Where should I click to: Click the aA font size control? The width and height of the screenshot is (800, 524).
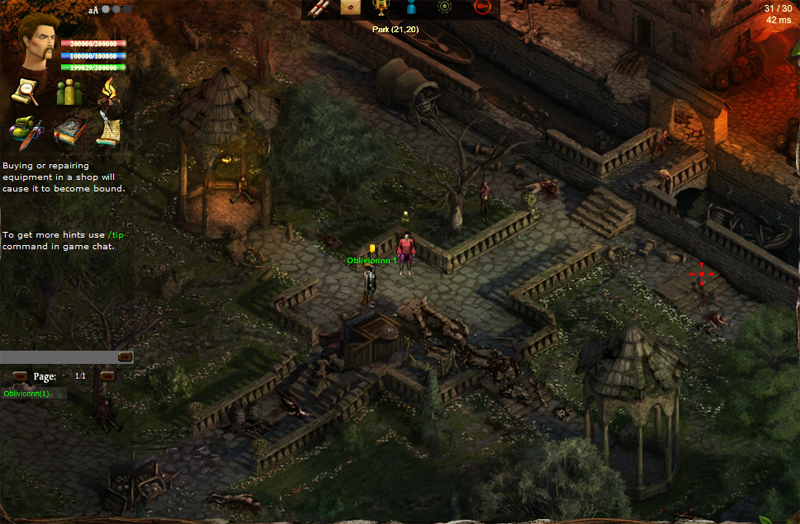[93, 10]
